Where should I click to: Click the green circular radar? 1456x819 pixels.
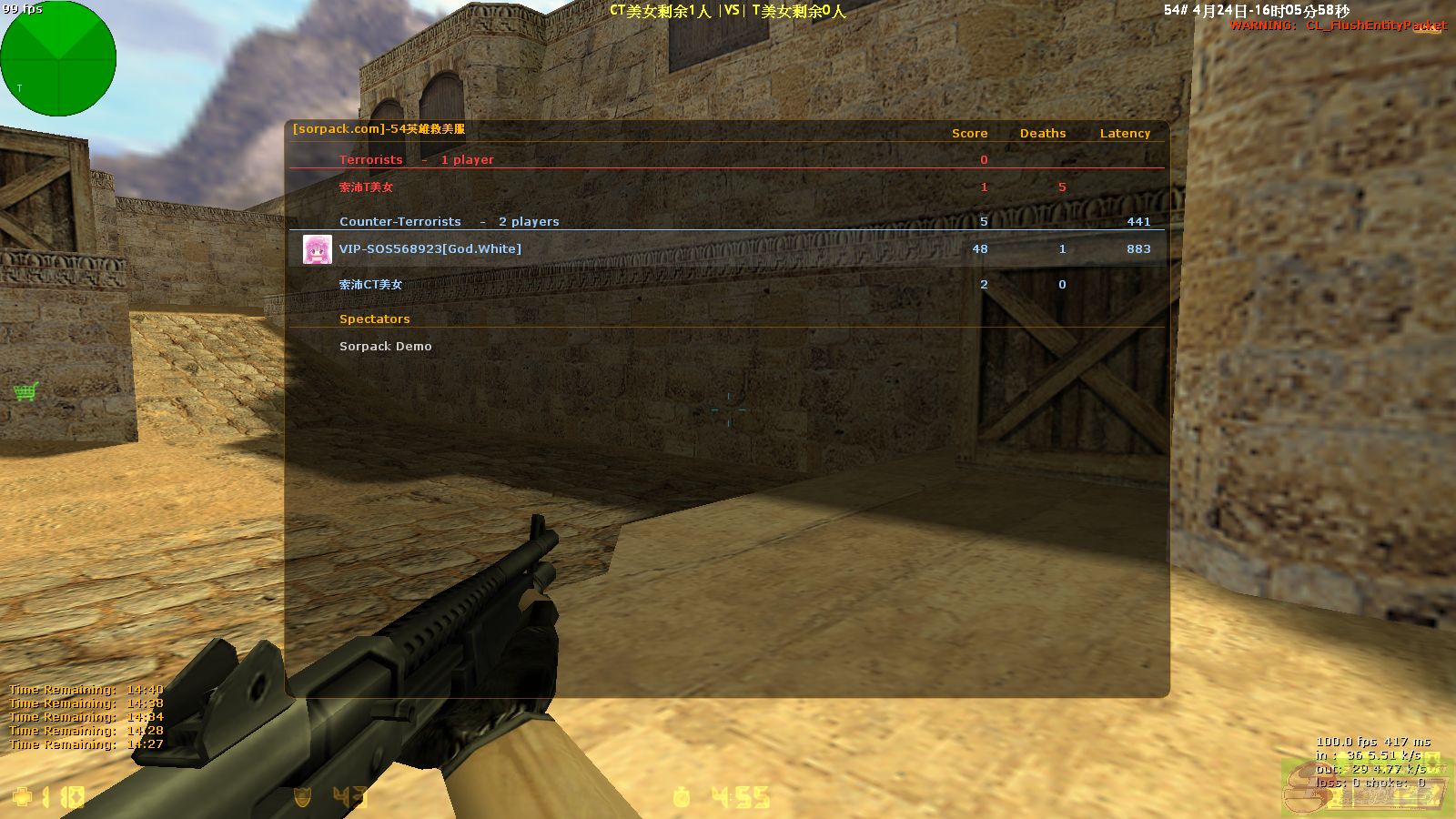pos(58,58)
